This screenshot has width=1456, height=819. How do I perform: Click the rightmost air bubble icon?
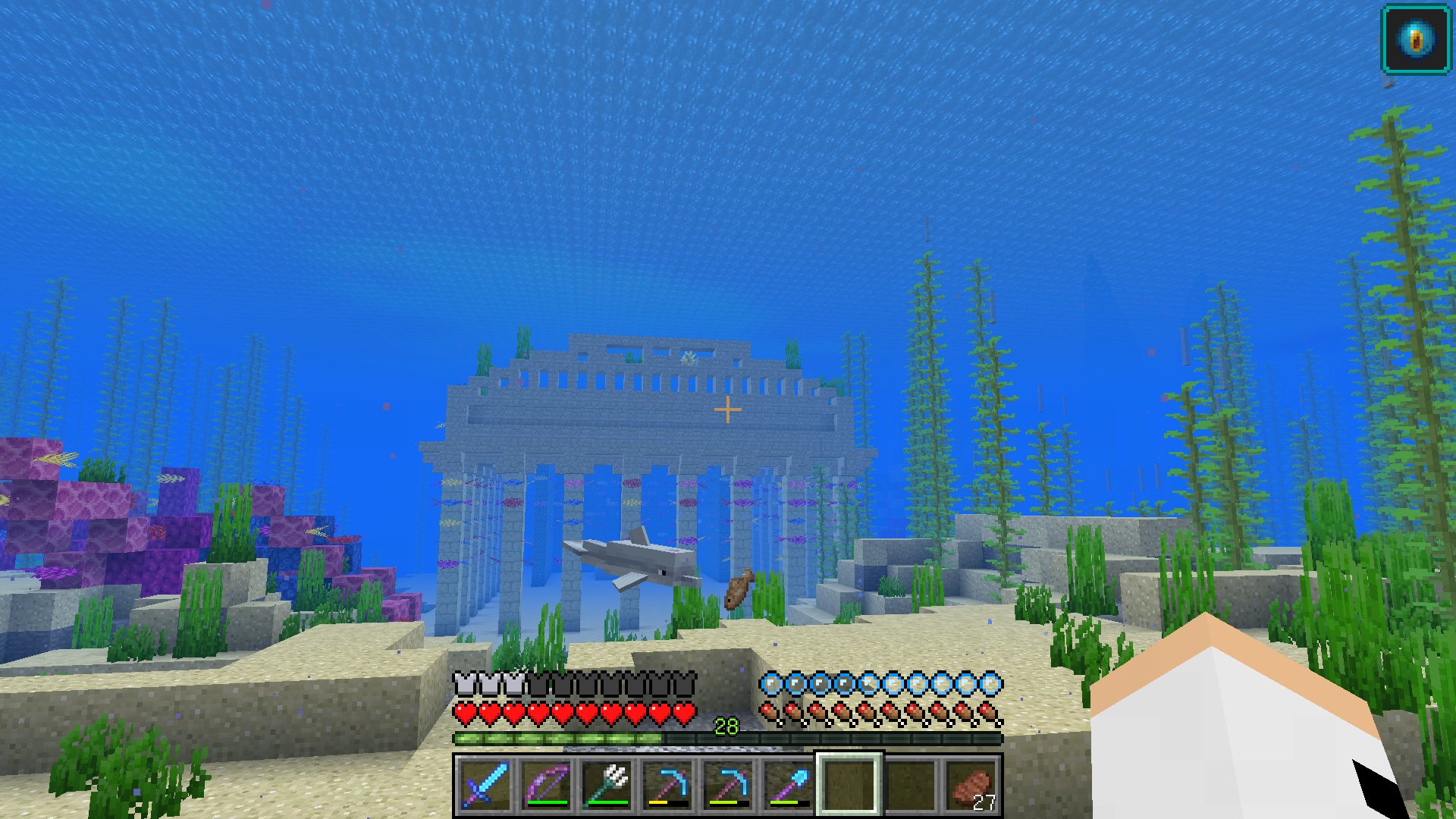[991, 683]
